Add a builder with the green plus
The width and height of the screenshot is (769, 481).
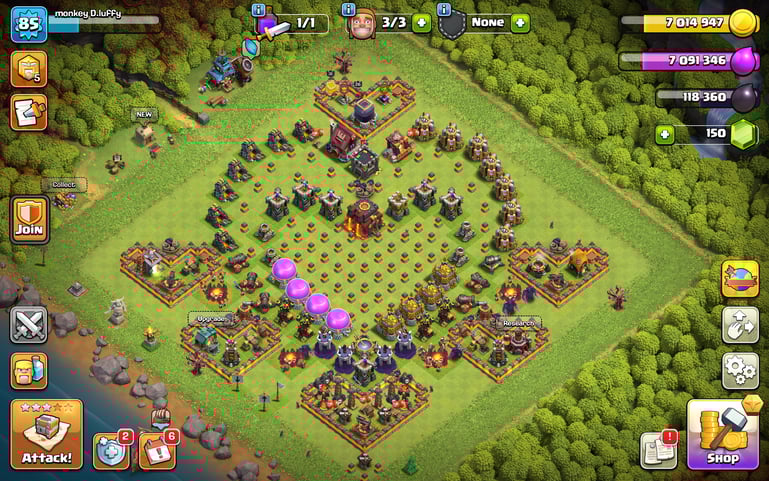pyautogui.click(x=421, y=23)
